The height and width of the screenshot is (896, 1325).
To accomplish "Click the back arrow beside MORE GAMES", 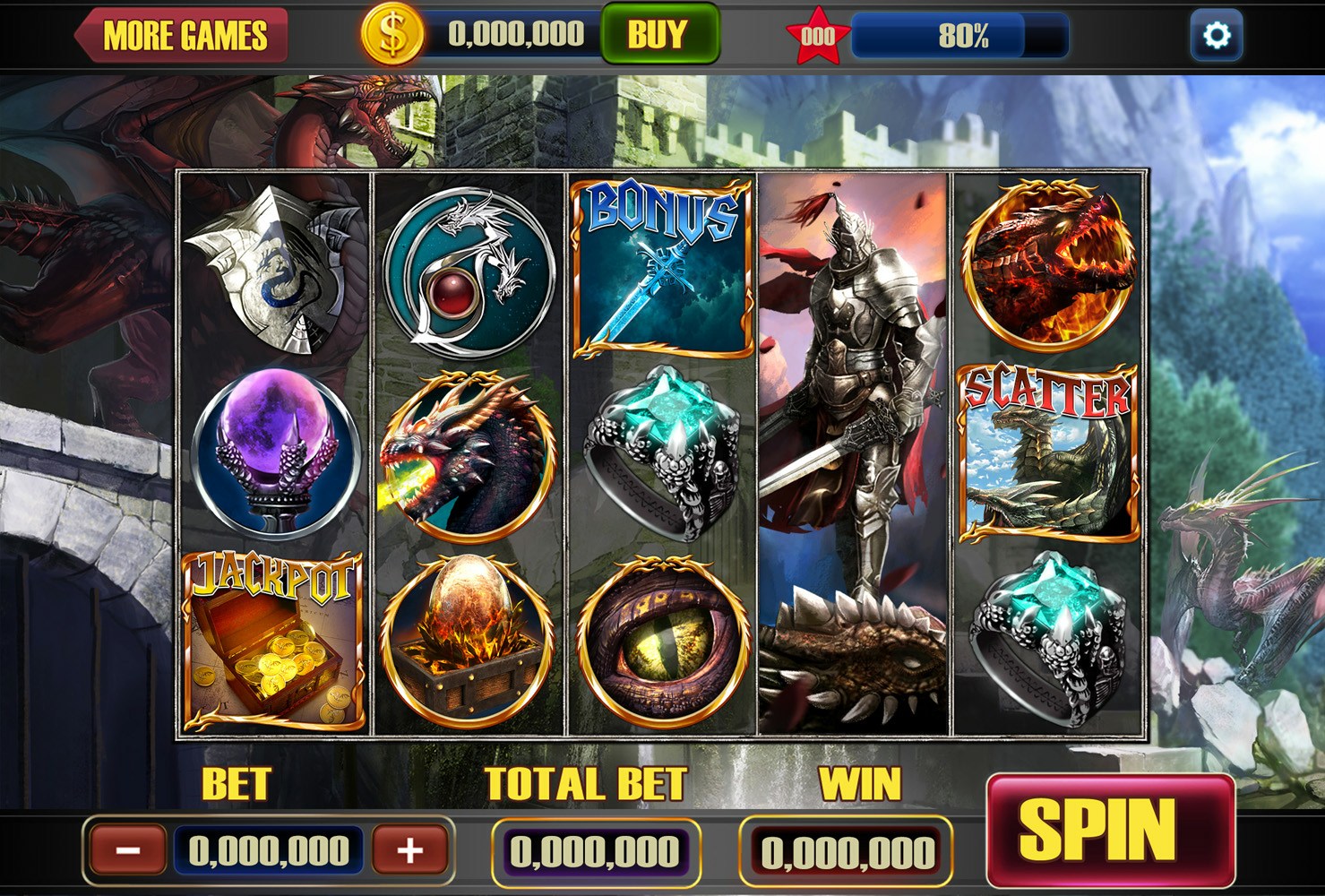I will coord(83,36).
